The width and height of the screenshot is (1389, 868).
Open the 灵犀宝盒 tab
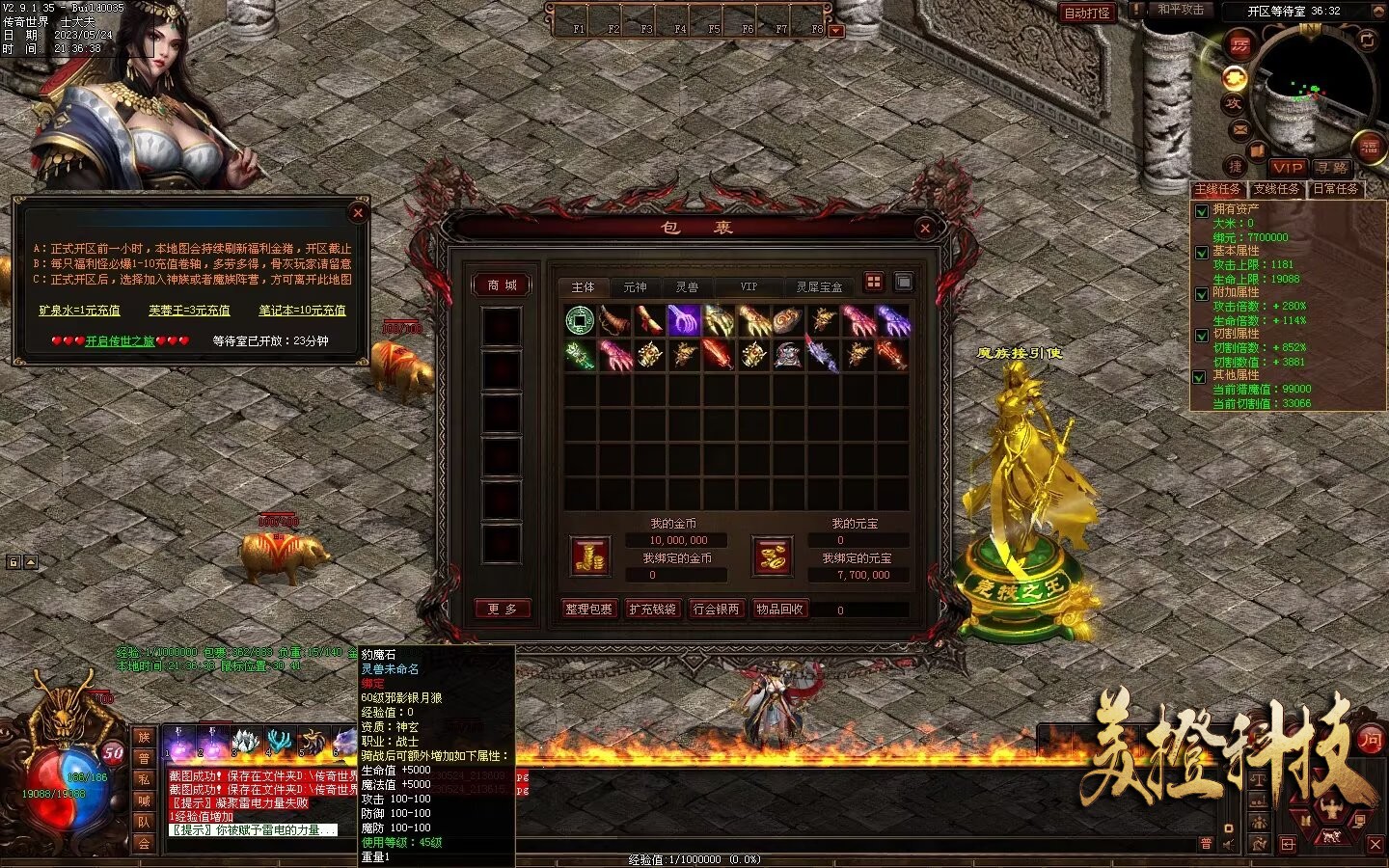[819, 287]
